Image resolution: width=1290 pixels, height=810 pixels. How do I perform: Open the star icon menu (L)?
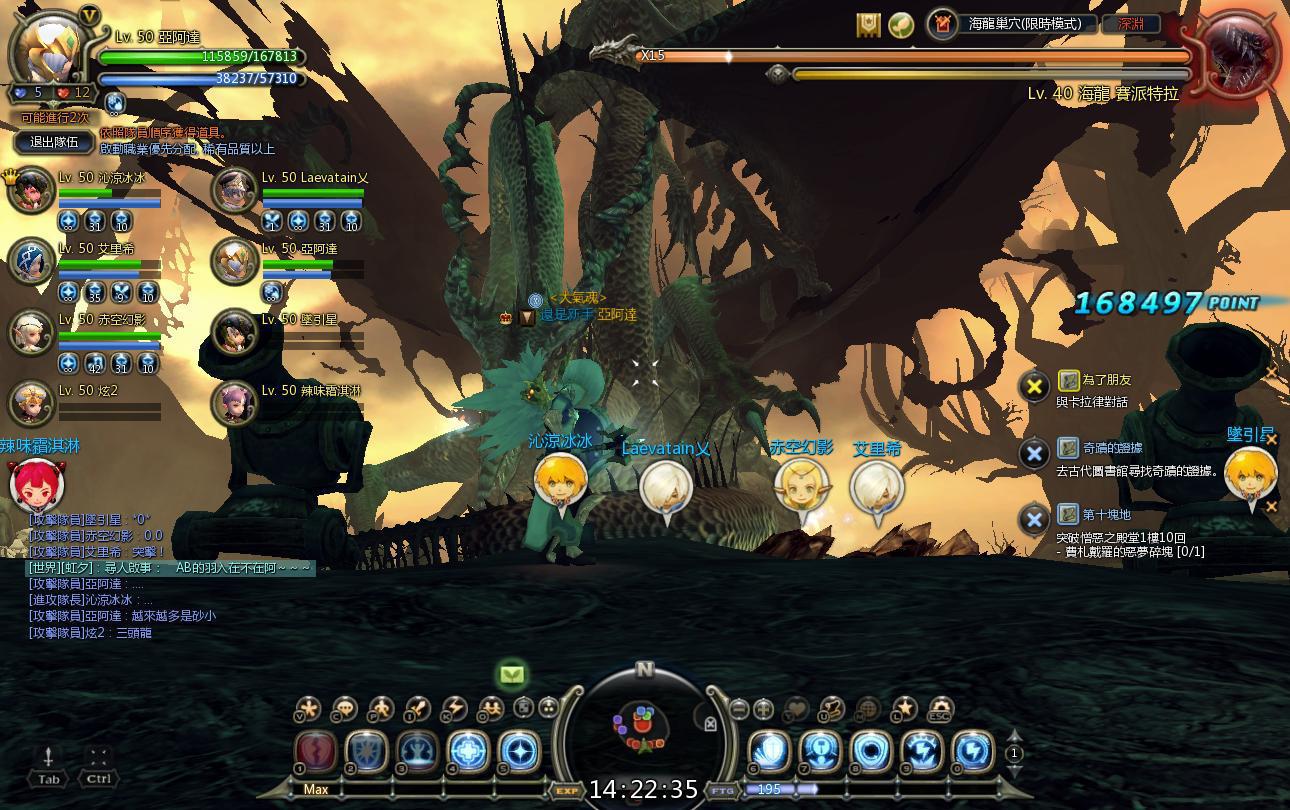[x=904, y=709]
